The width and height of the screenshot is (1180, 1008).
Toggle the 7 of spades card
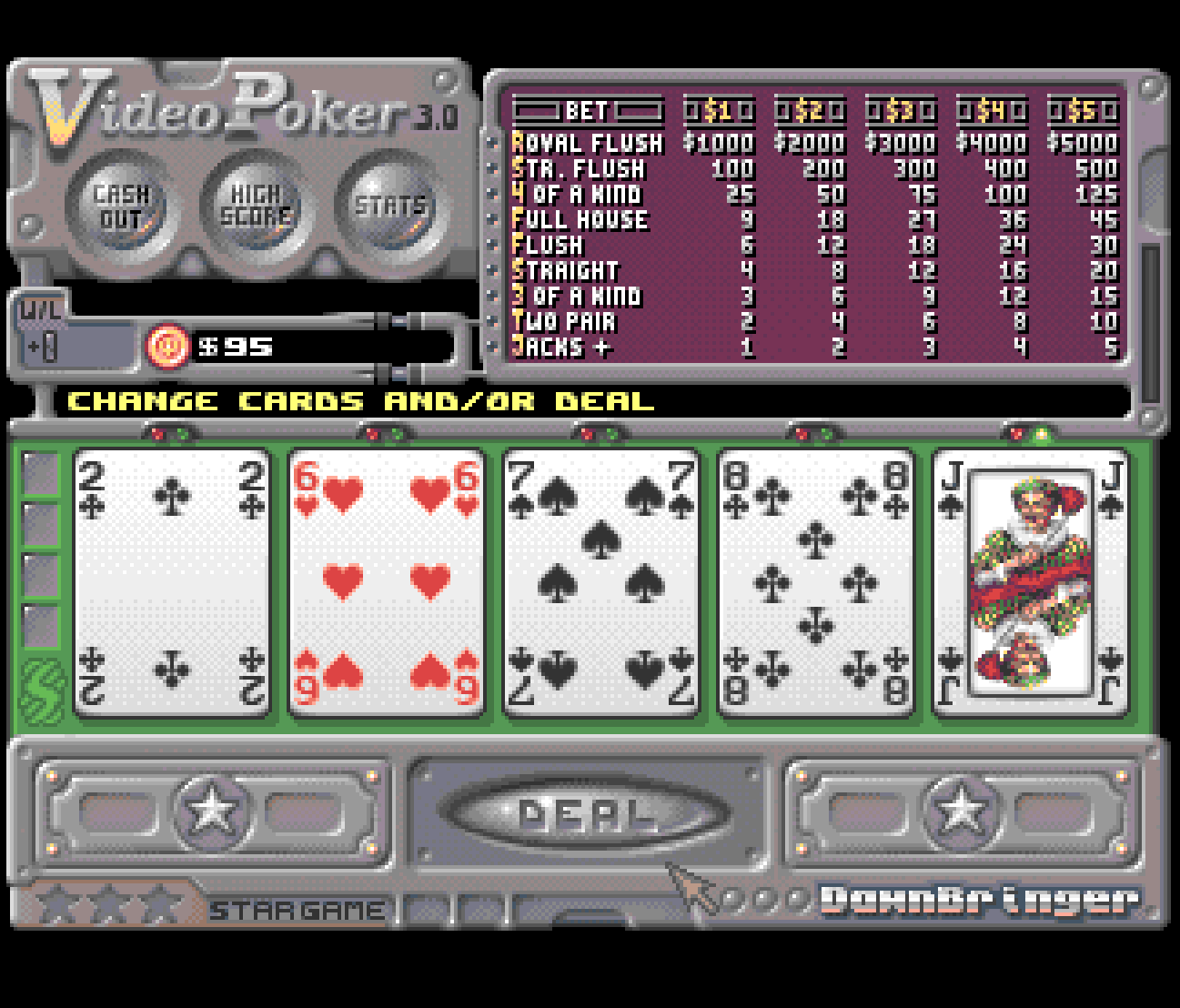pyautogui.click(x=601, y=583)
